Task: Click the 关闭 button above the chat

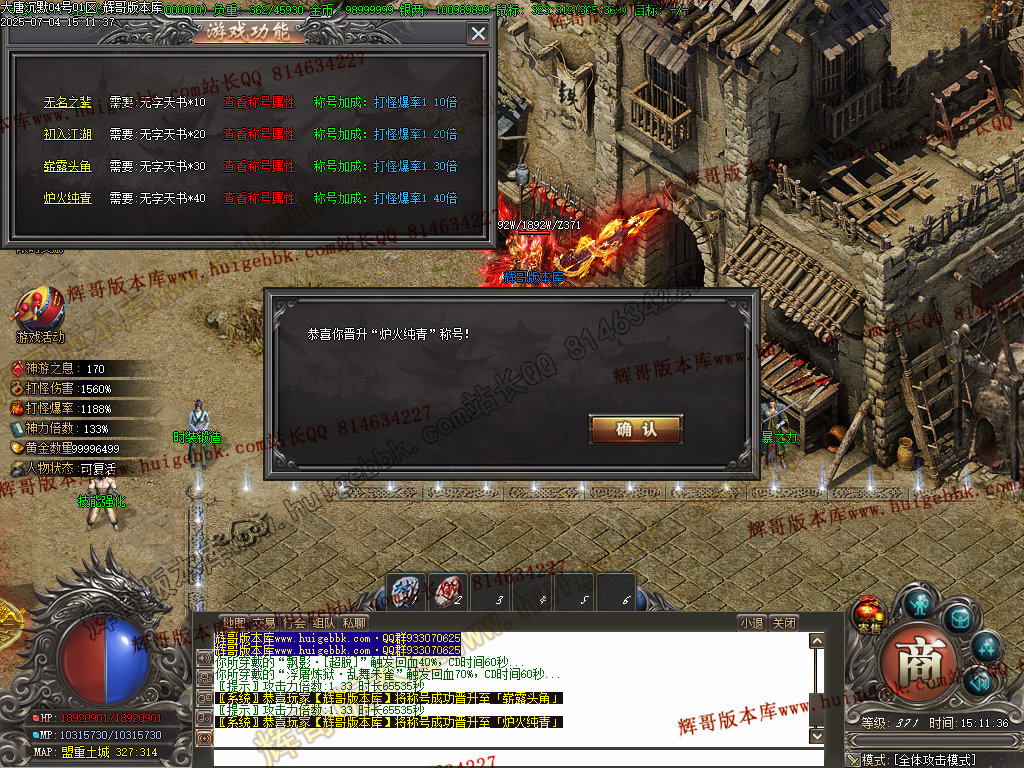Action: (x=785, y=622)
